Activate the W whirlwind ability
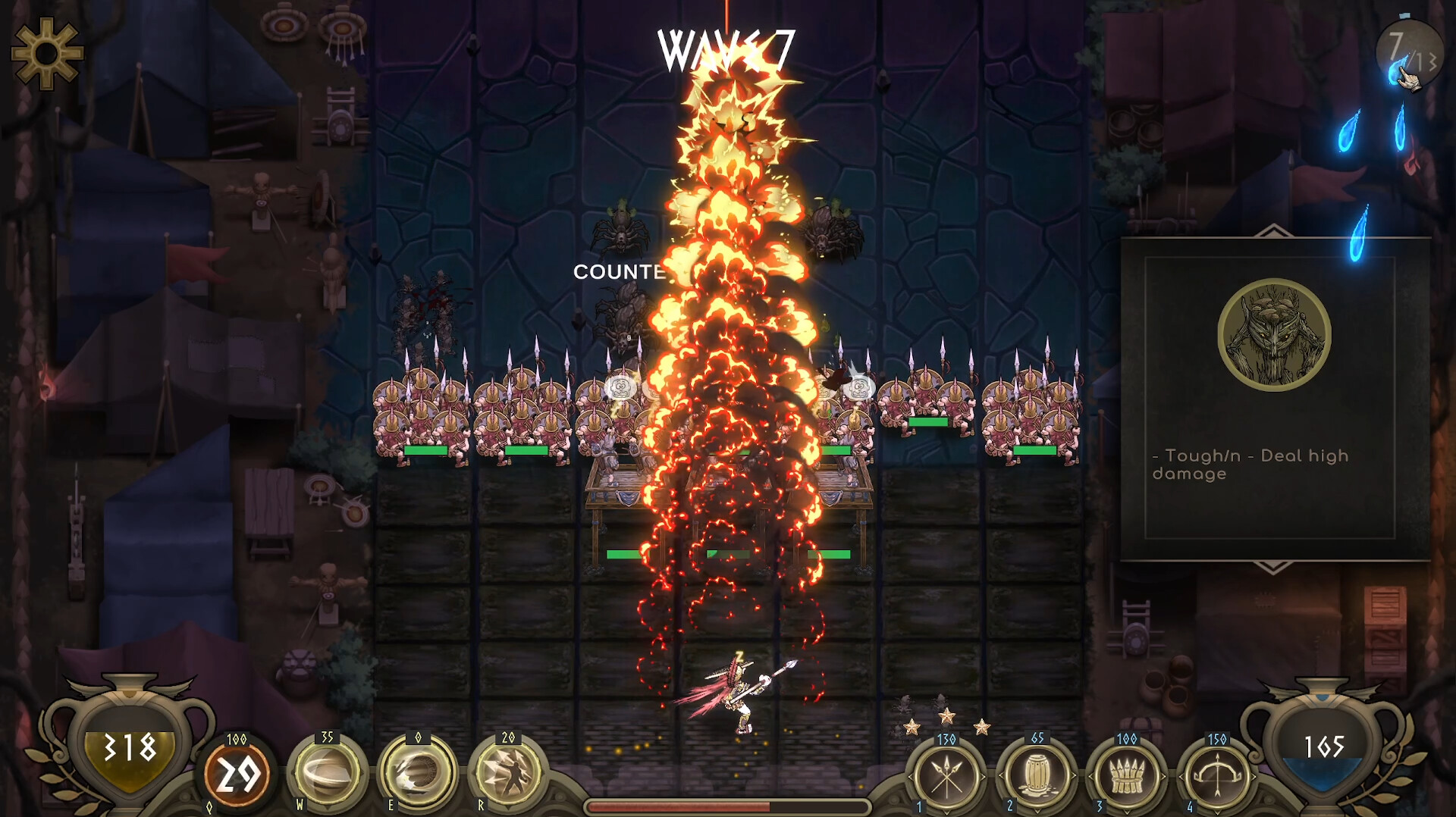 [331, 772]
